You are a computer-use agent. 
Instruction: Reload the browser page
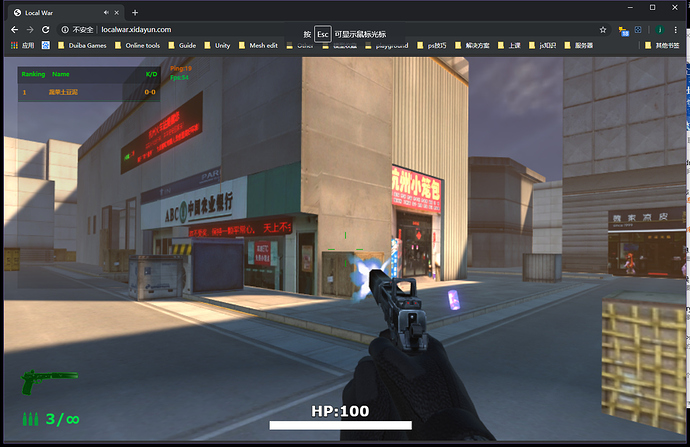pos(49,30)
